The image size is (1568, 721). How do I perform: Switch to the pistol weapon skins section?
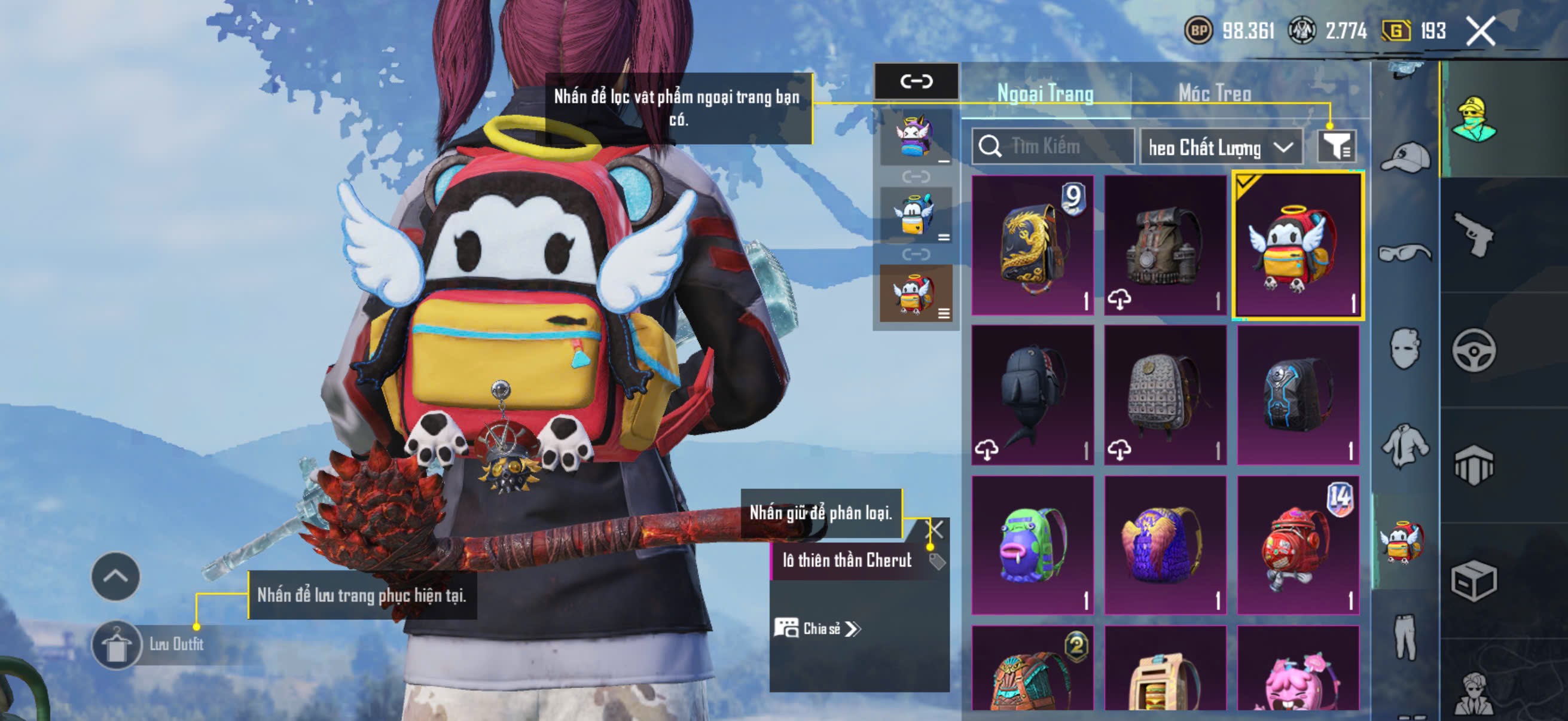click(1474, 234)
